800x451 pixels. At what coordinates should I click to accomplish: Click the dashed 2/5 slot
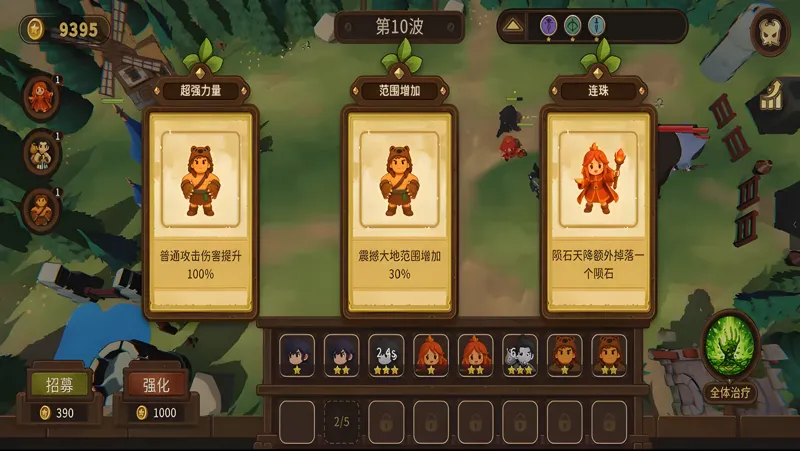click(341, 421)
